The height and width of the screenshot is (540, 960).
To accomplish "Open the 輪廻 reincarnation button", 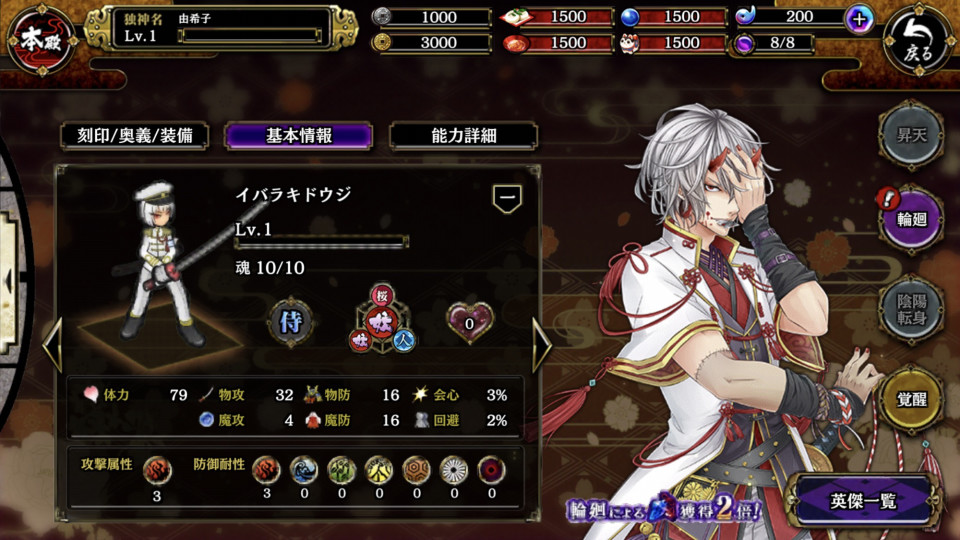I will pos(910,220).
